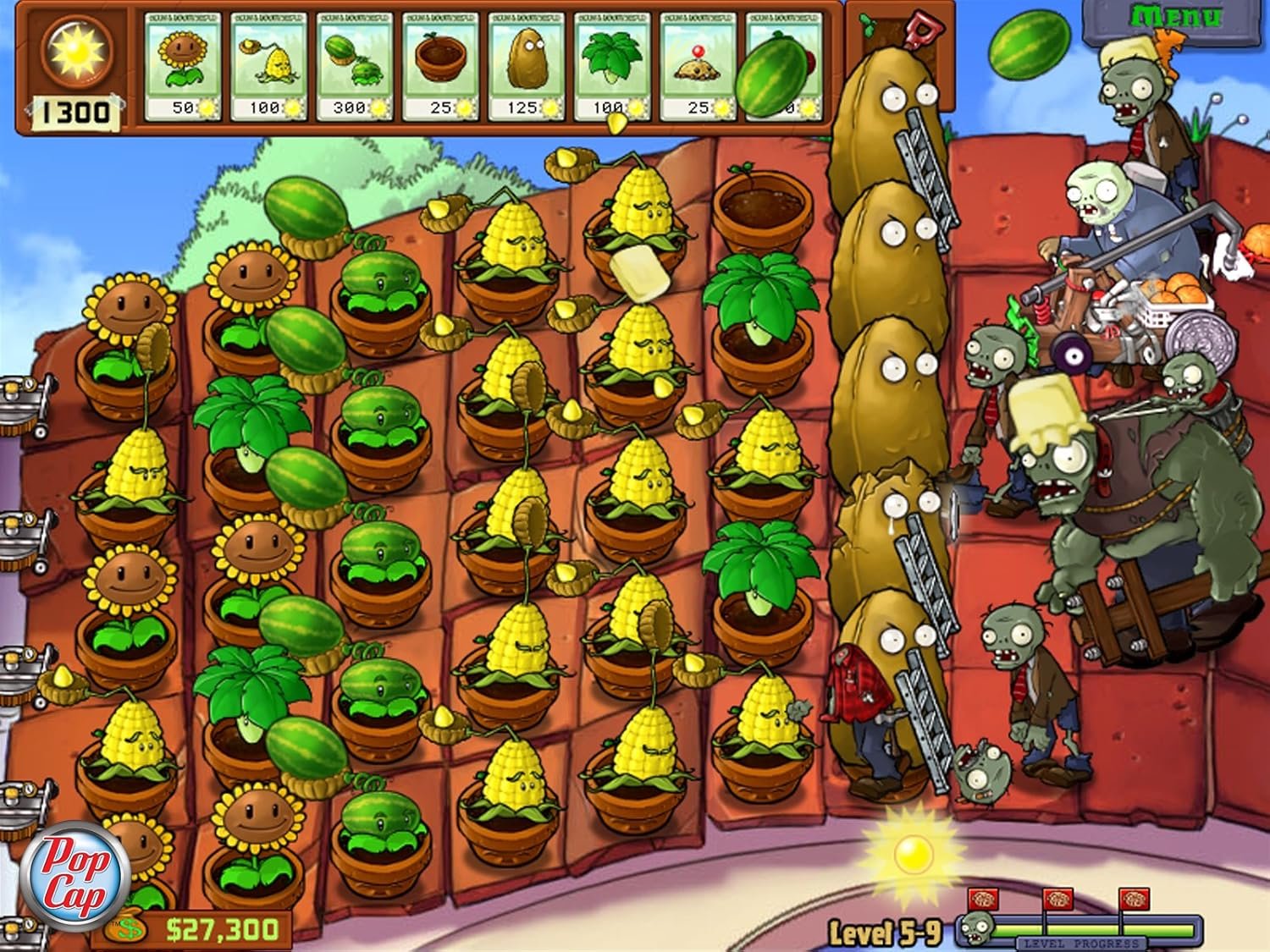Select the Flower Pot seed packet

[x=439, y=66]
